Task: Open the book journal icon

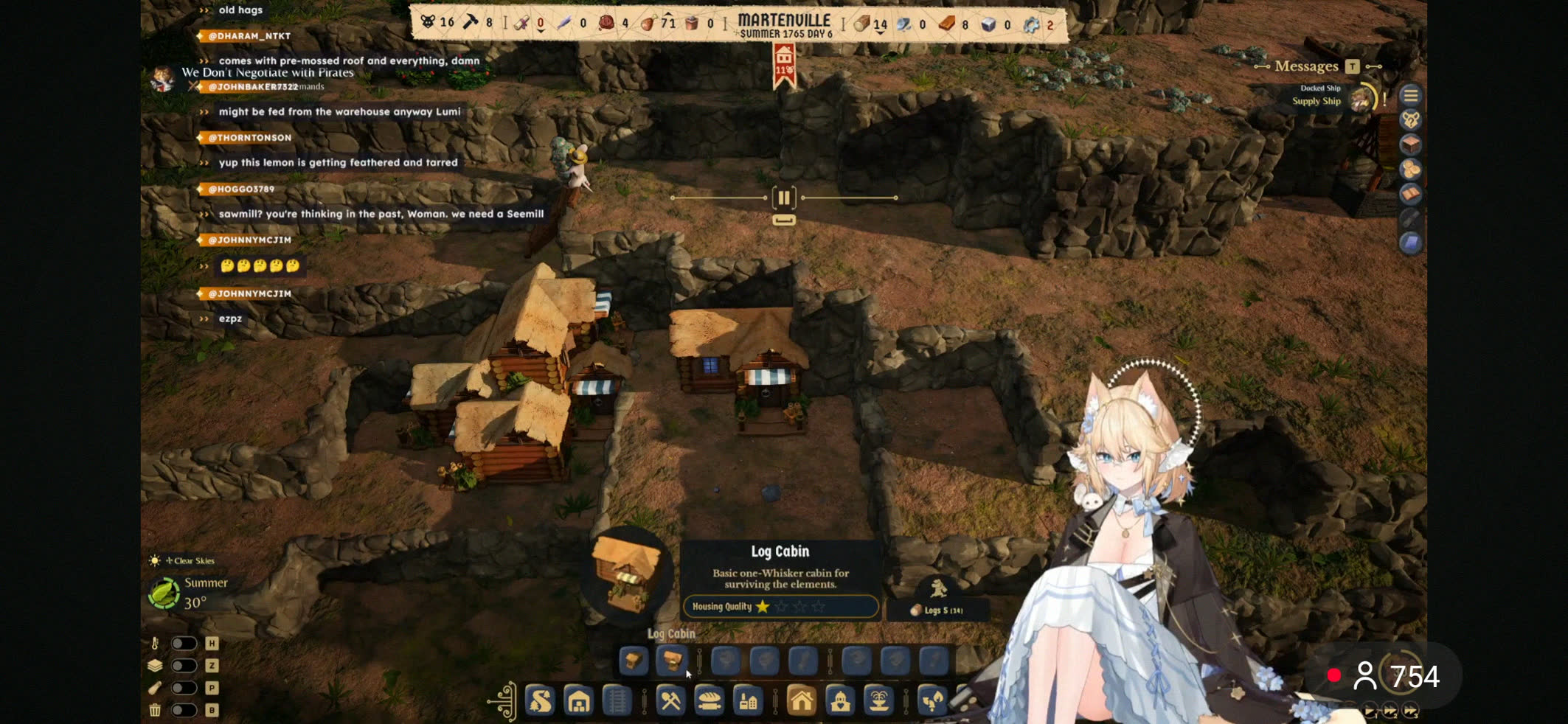Action: tap(1410, 194)
